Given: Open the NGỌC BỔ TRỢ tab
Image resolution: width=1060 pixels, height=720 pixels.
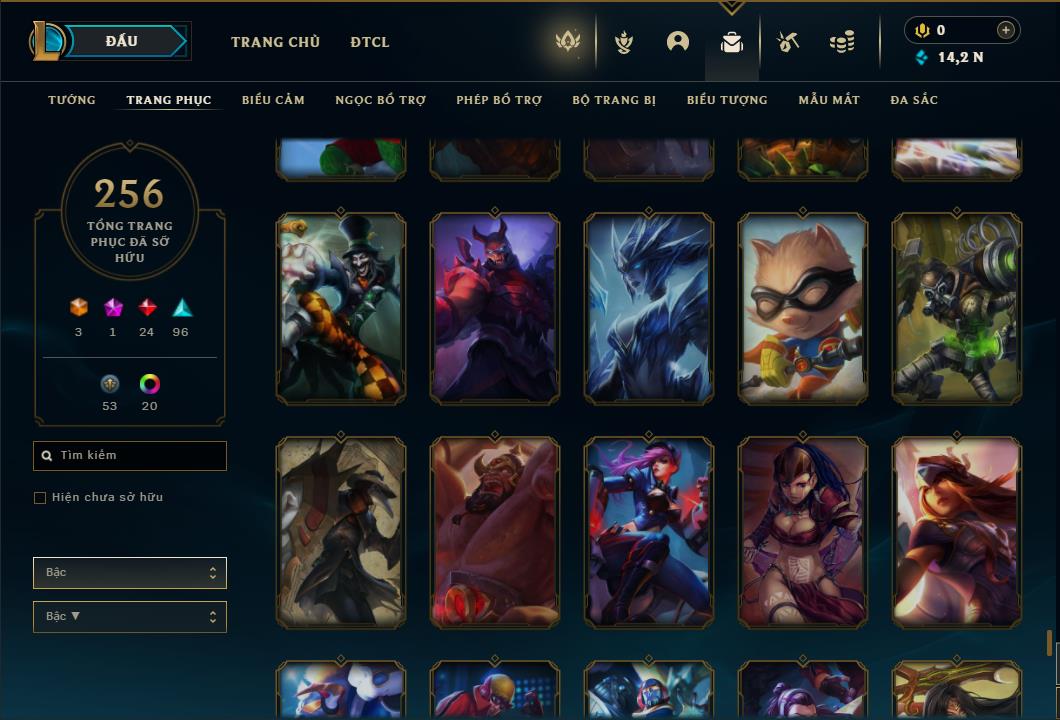Looking at the screenshot, I should pos(380,100).
